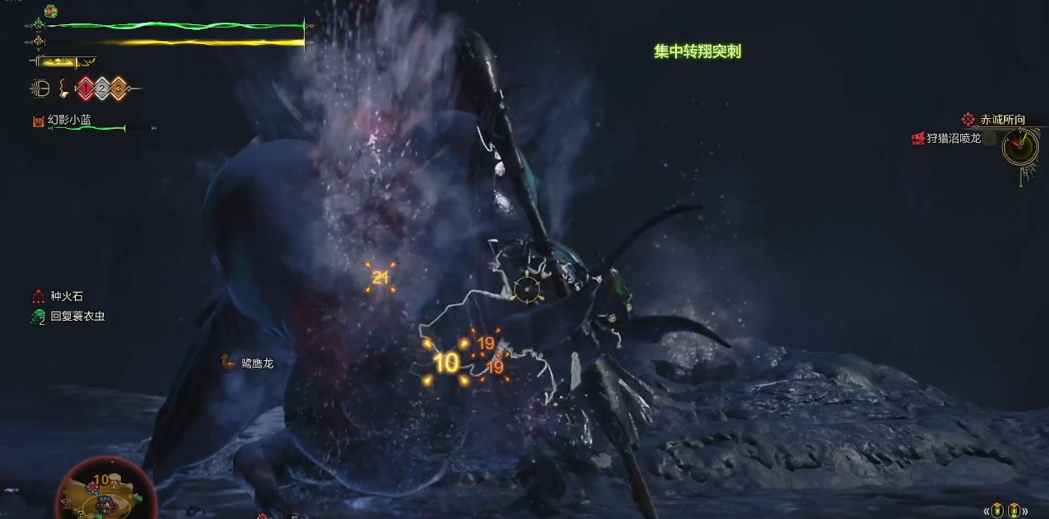
Task: Open the circular minimap
Action: (x=100, y=492)
